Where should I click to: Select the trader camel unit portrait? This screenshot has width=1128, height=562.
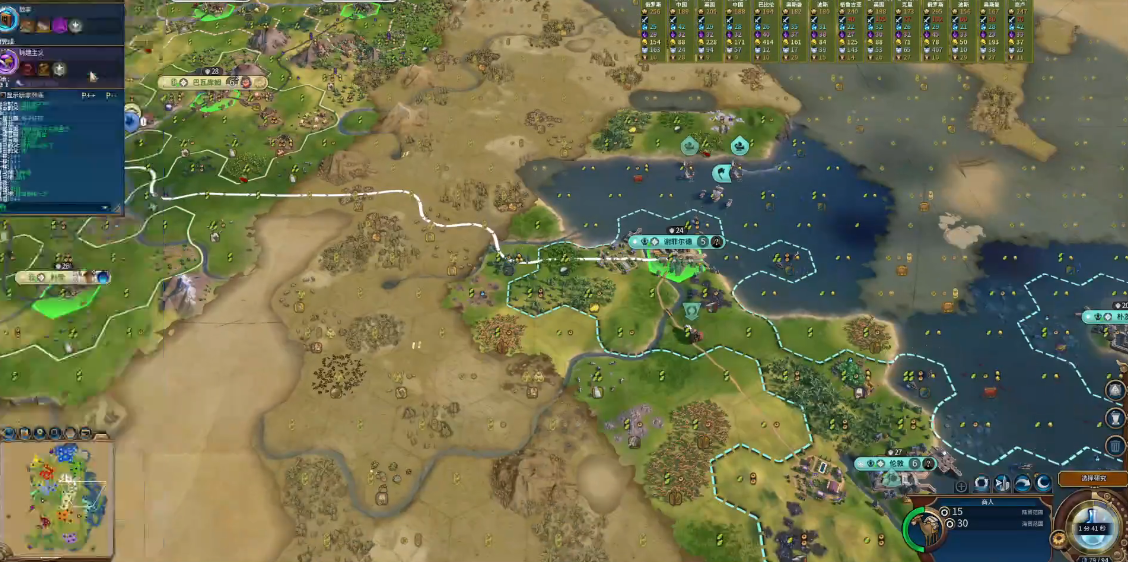pos(925,530)
